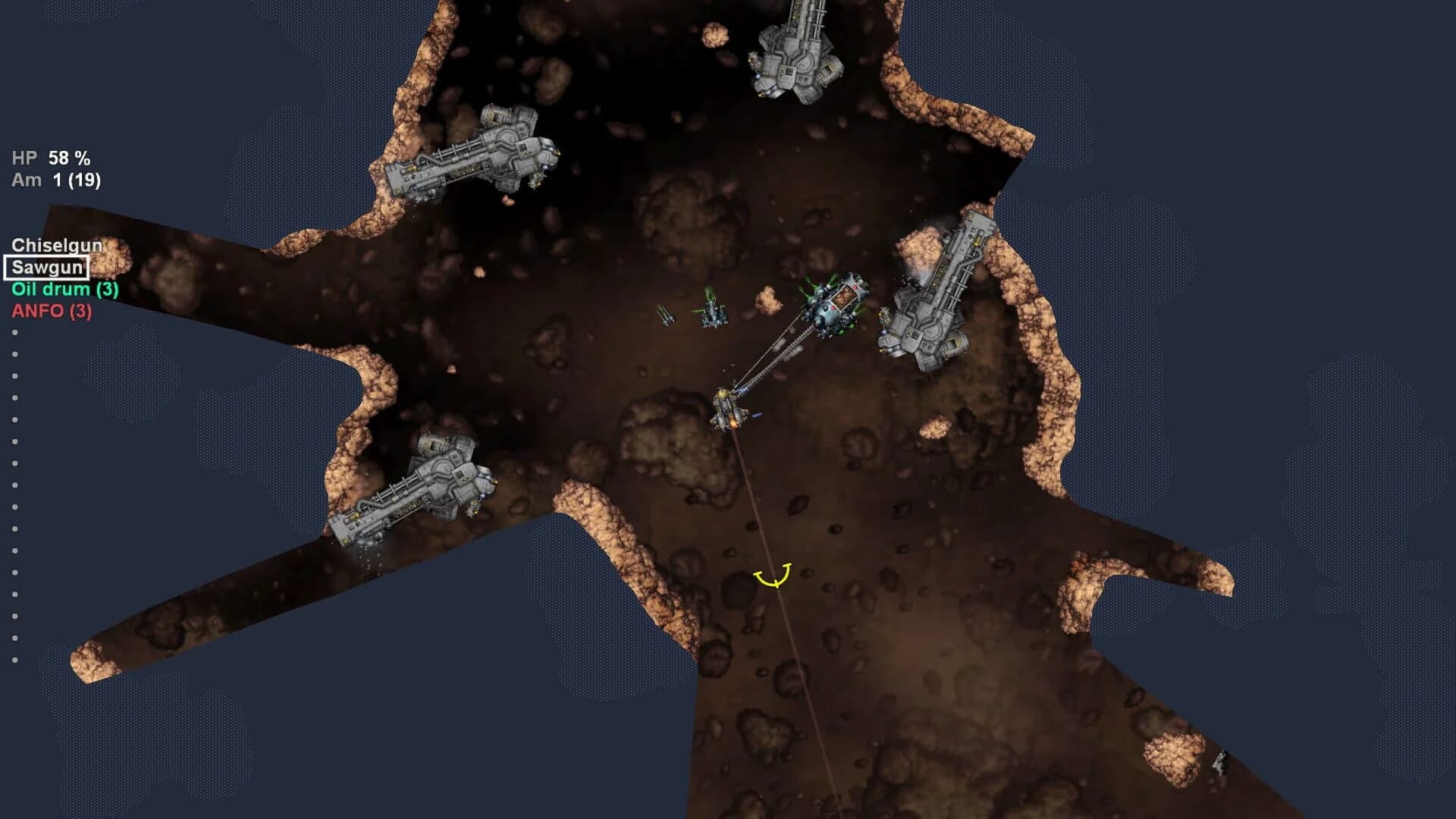1456x819 pixels.
Task: Click the triple-barreled drone left of the turret
Action: pos(664,317)
